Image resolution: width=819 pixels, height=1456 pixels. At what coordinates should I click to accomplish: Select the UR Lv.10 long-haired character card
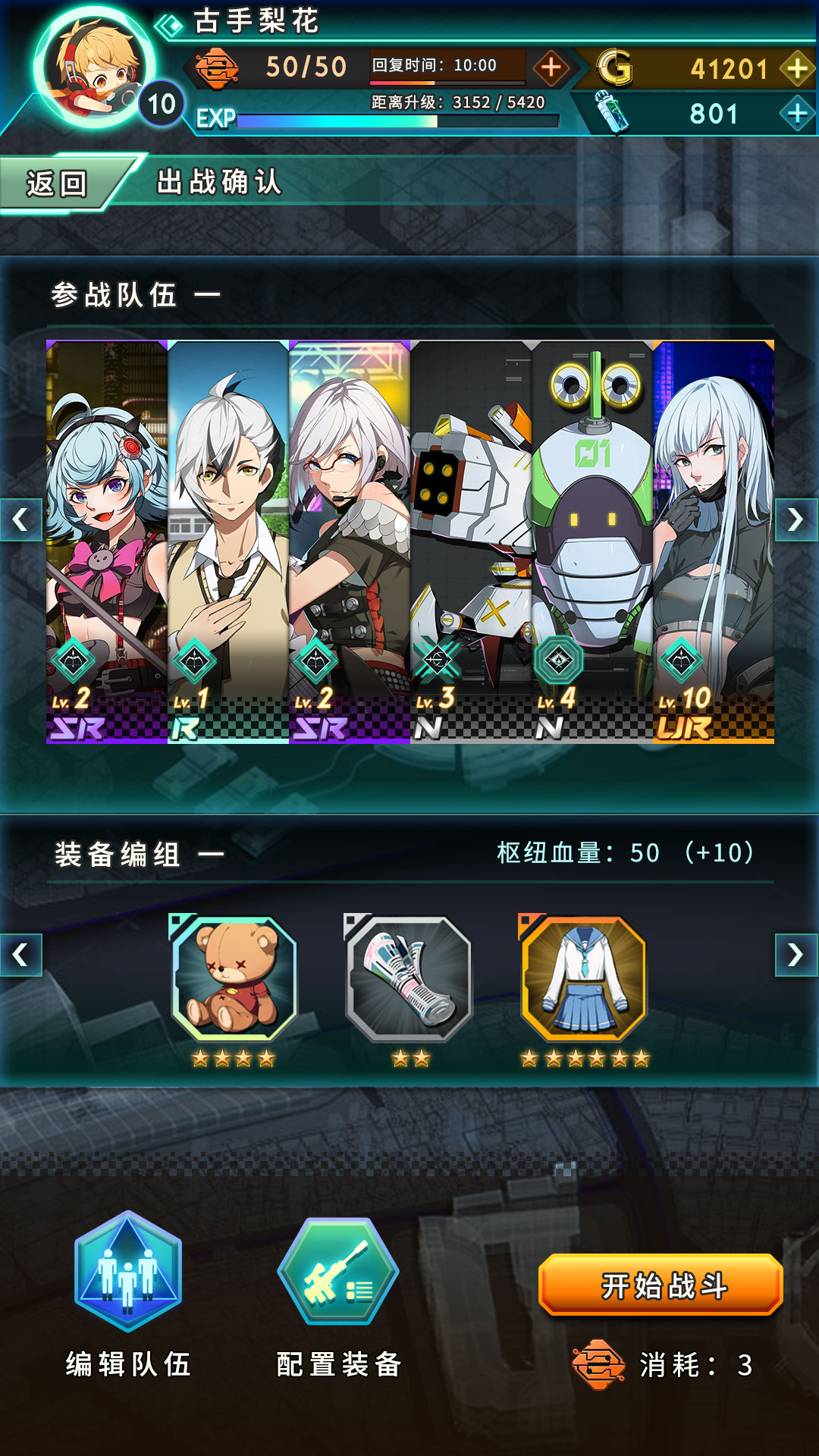pyautogui.click(x=714, y=541)
